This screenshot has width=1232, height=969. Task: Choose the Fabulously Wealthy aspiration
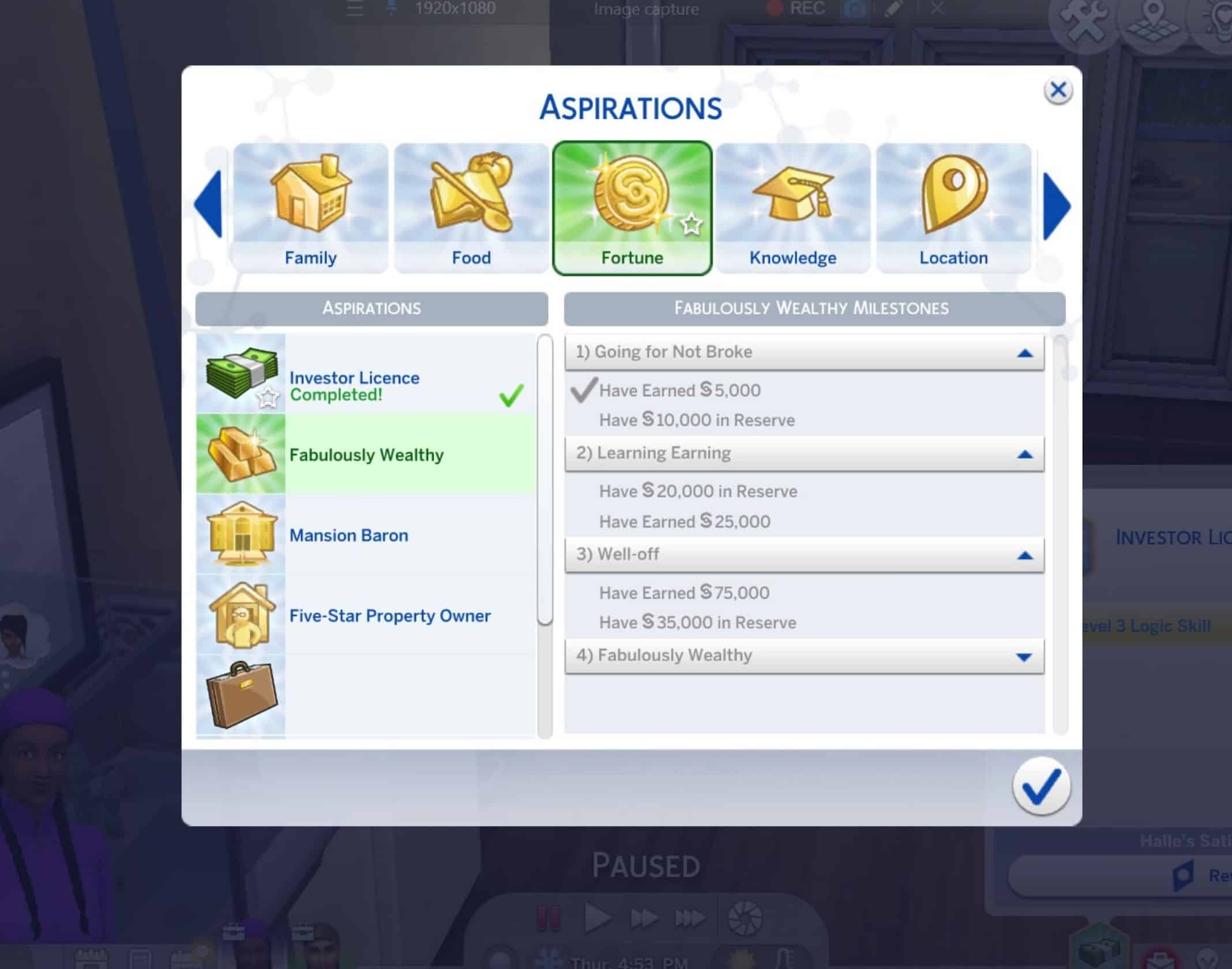click(x=366, y=455)
